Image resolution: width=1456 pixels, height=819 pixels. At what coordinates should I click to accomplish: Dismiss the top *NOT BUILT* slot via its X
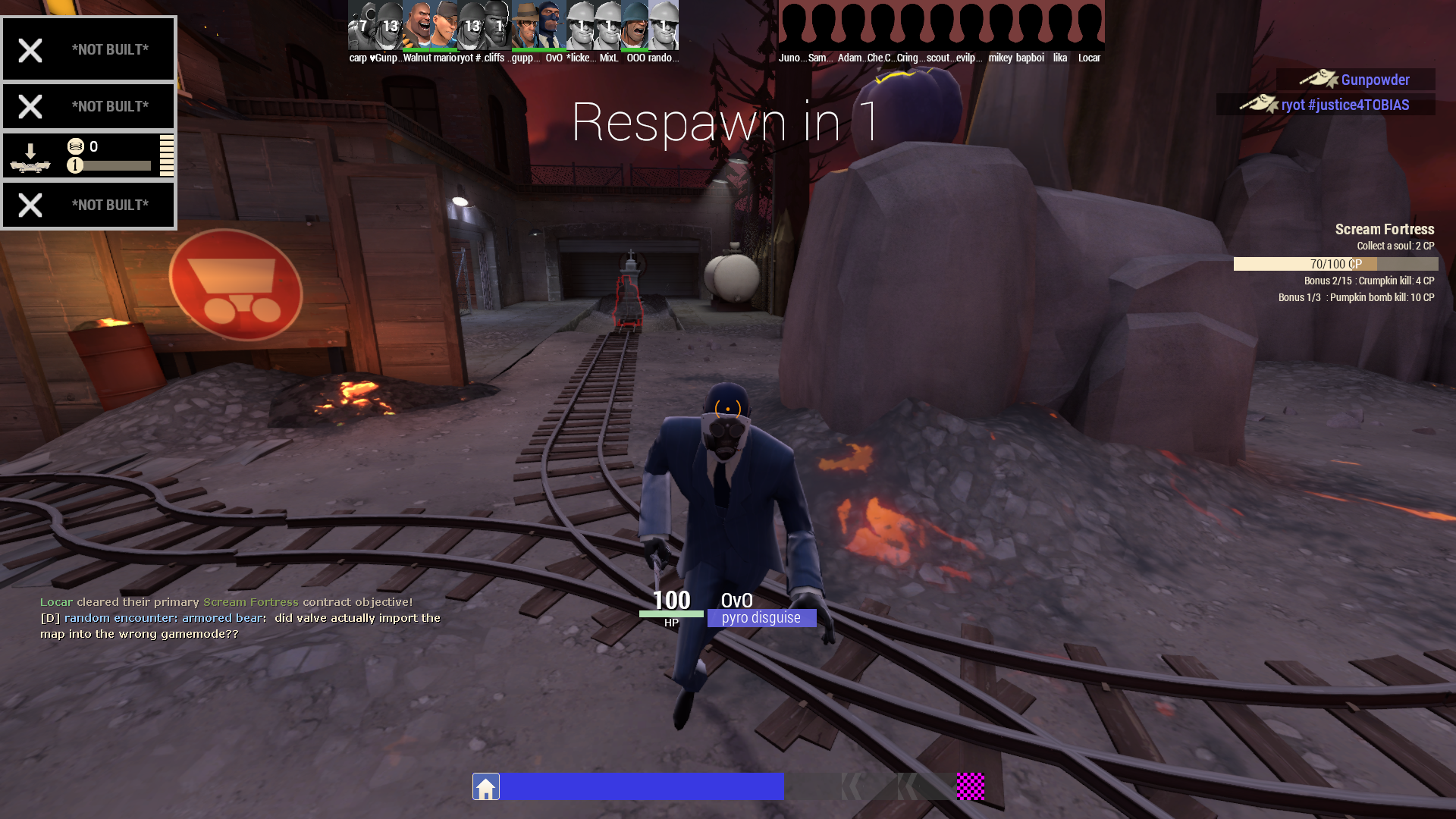coord(30,49)
